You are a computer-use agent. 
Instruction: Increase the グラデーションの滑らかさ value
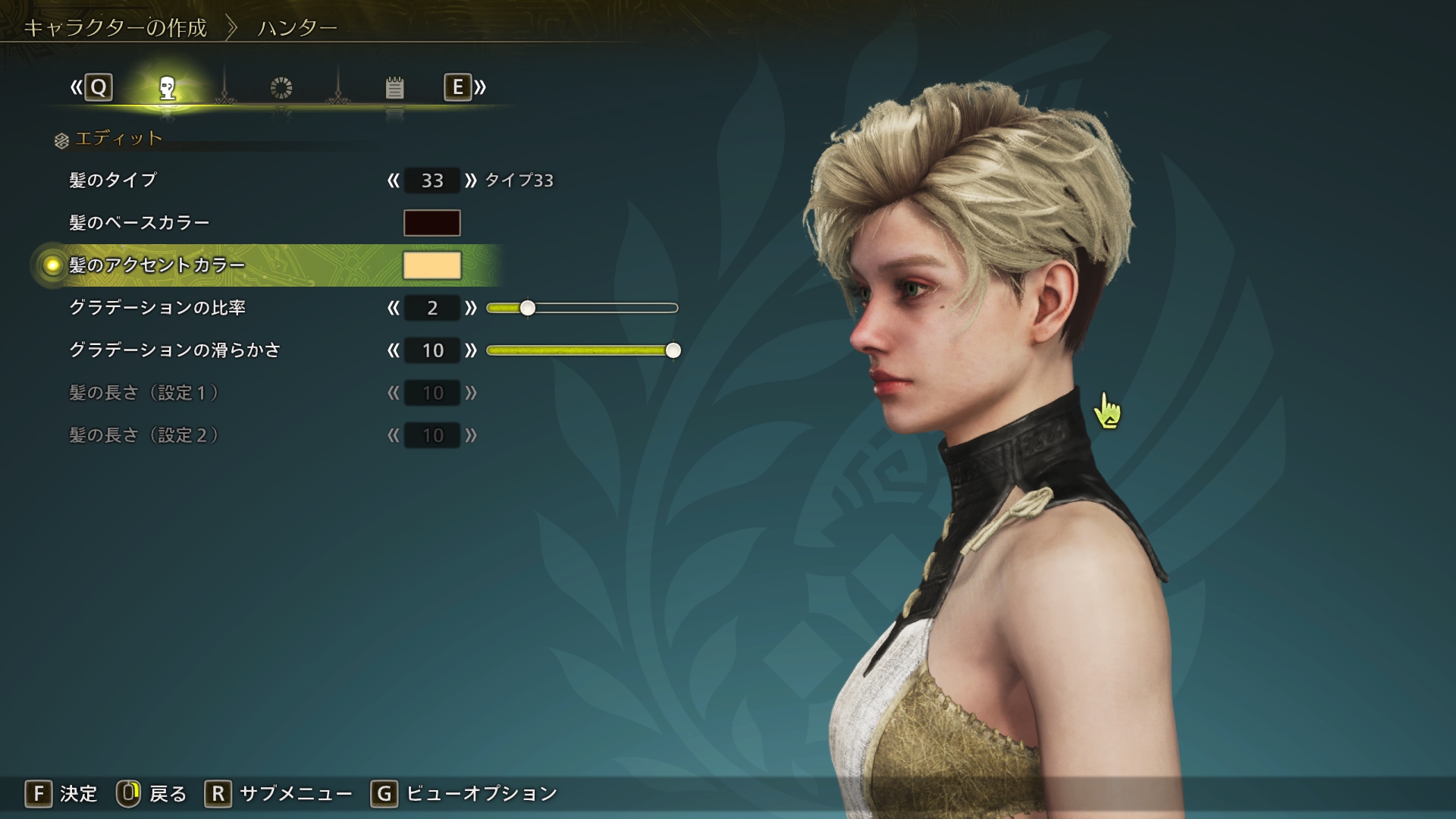click(471, 350)
